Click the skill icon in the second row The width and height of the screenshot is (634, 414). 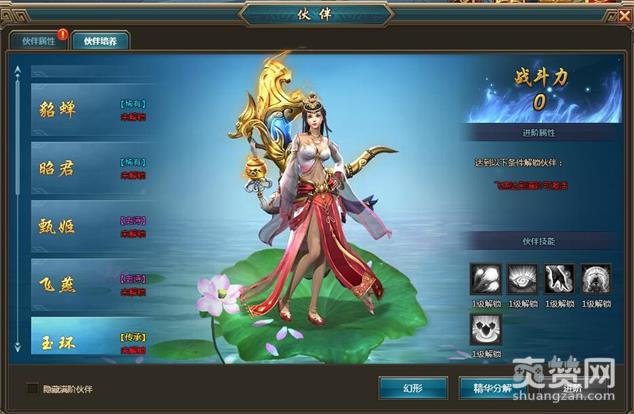pyautogui.click(x=486, y=329)
